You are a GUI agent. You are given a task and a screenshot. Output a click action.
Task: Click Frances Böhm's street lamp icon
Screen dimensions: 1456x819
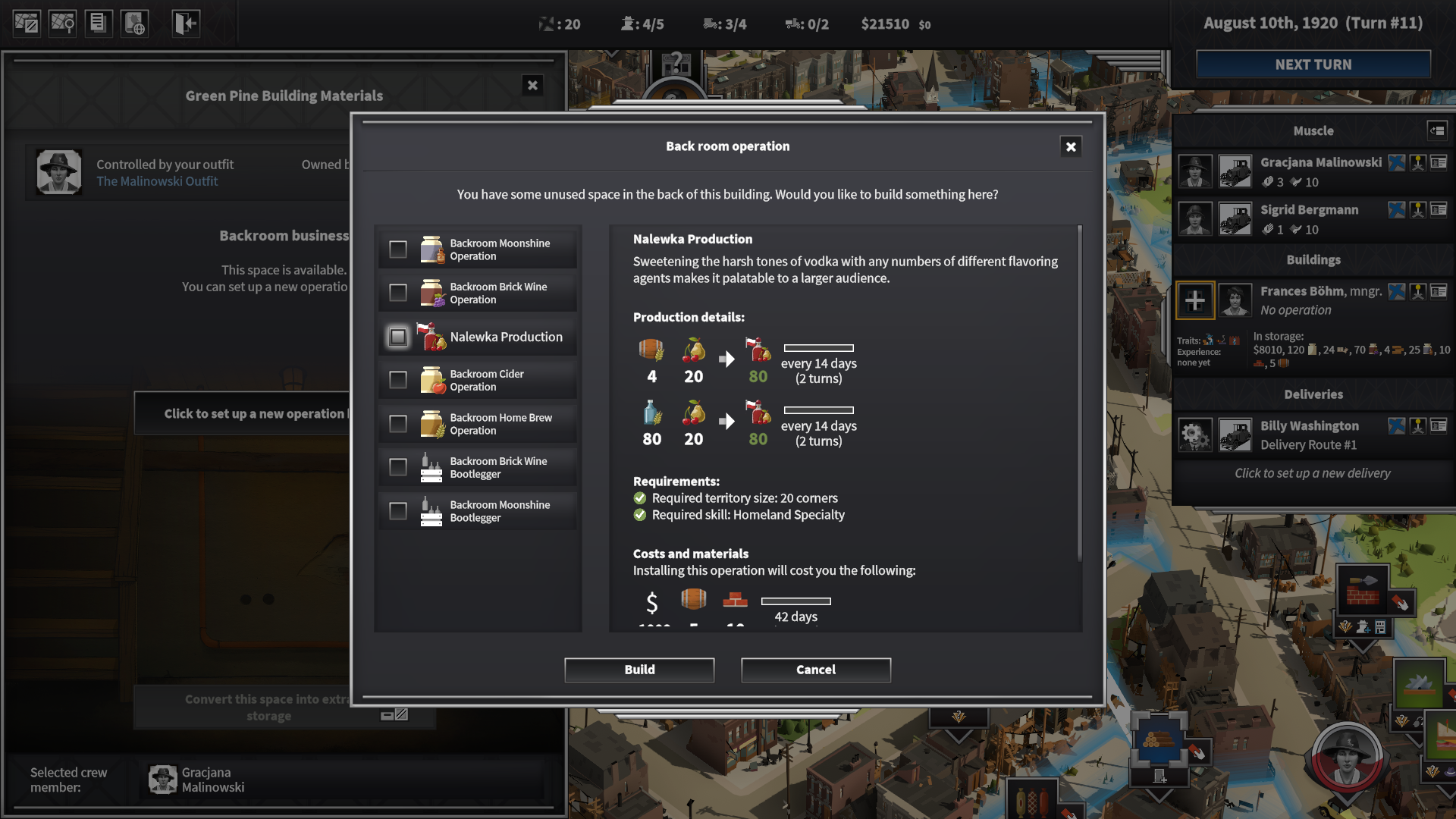coord(1417,290)
